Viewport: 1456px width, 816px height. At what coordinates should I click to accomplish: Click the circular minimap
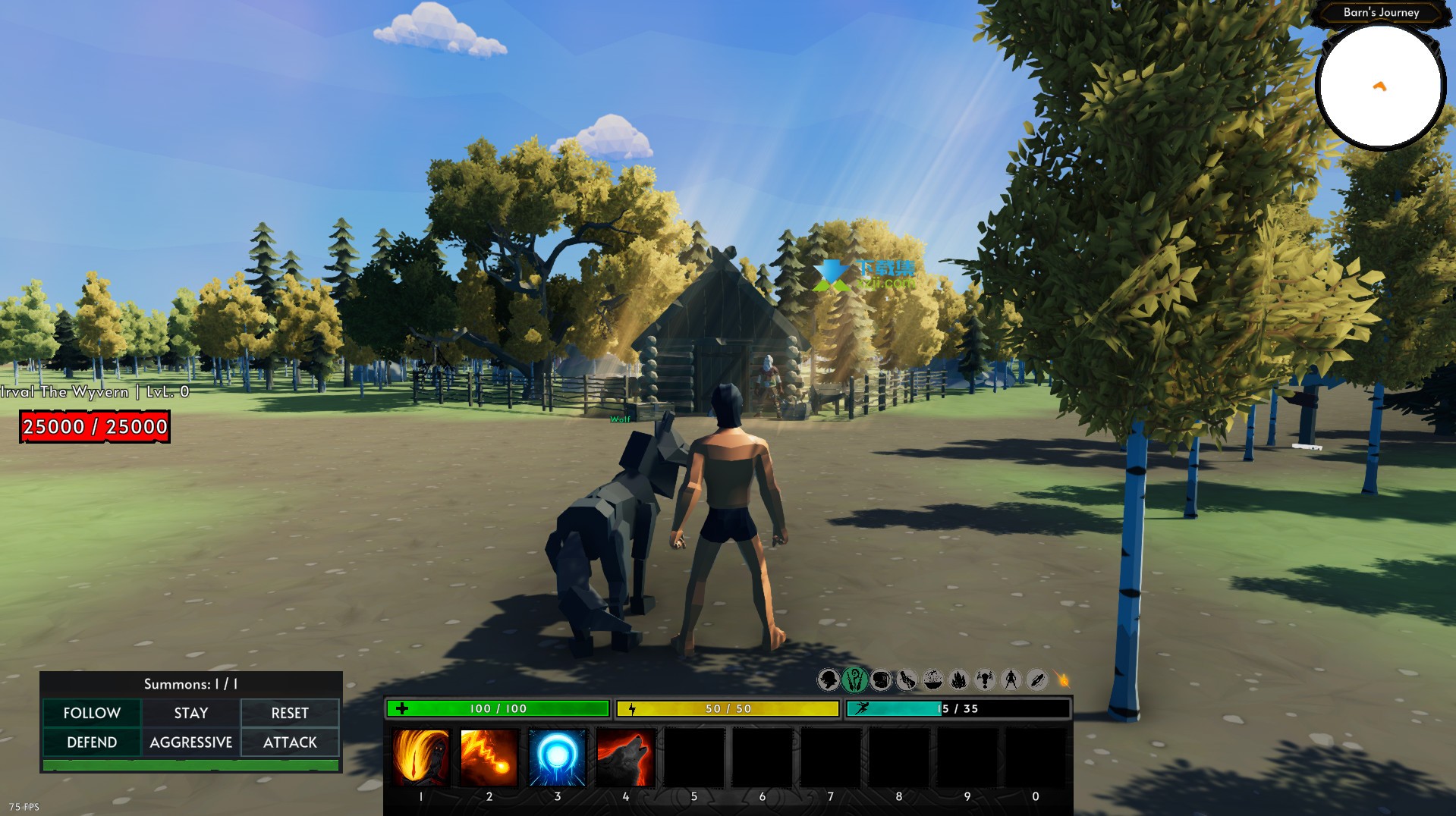1379,86
